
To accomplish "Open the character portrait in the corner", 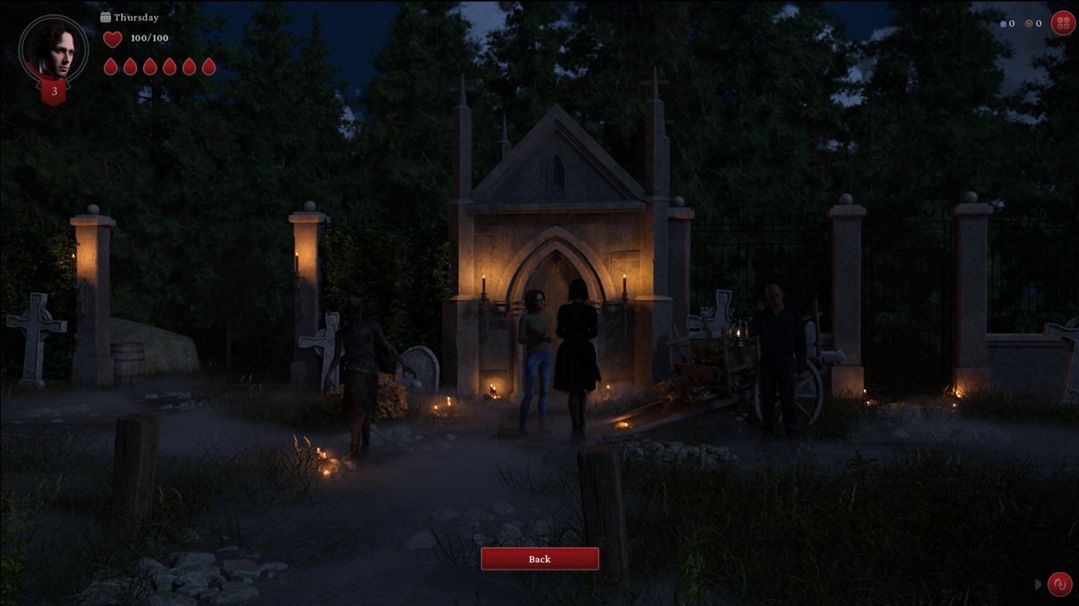I will (53, 49).
